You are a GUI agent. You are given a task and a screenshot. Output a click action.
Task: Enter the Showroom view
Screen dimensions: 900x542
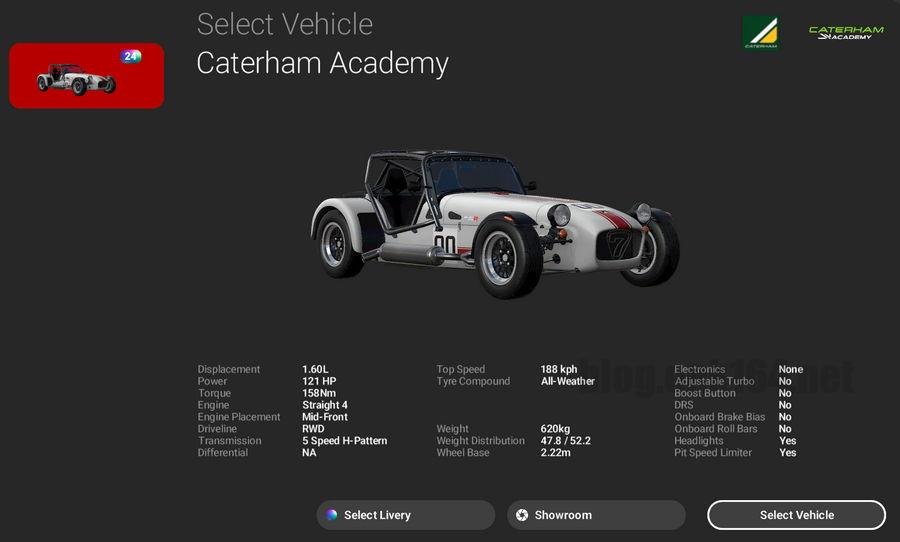pos(596,515)
